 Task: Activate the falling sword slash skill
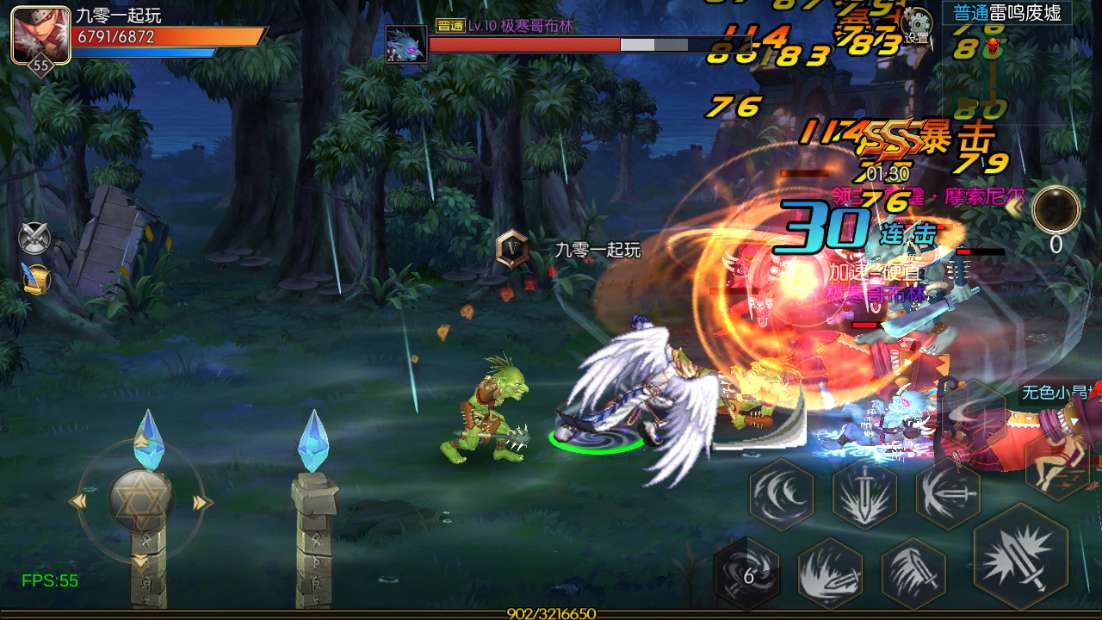913,573
